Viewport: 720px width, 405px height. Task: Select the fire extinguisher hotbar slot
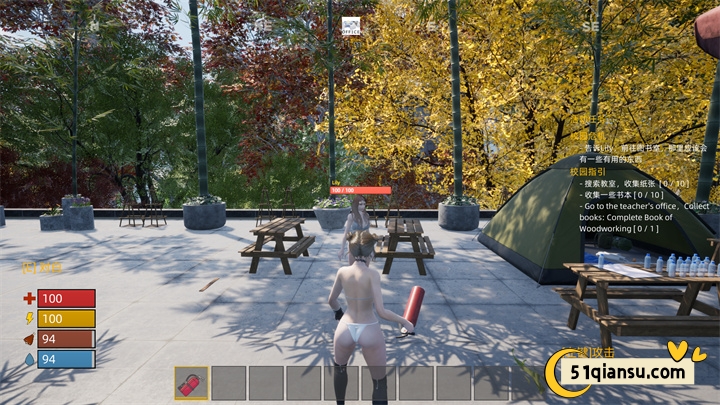(x=192, y=383)
